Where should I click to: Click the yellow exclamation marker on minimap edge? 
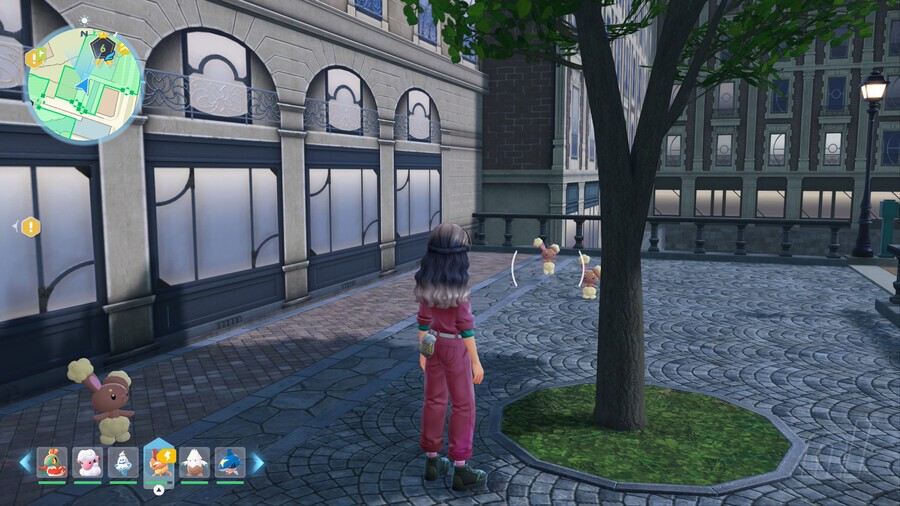(x=32, y=58)
